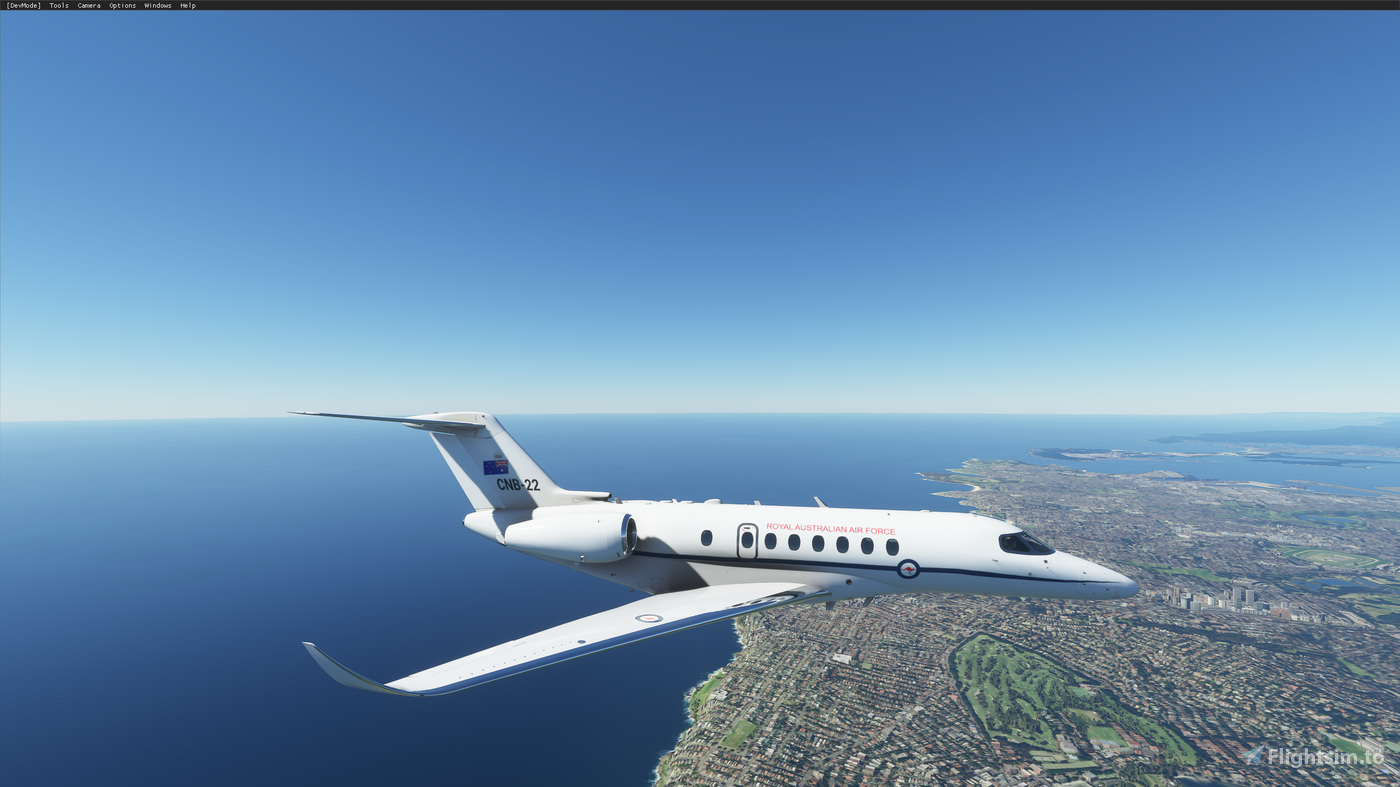Open the Tools menu

pyautogui.click(x=57, y=4)
